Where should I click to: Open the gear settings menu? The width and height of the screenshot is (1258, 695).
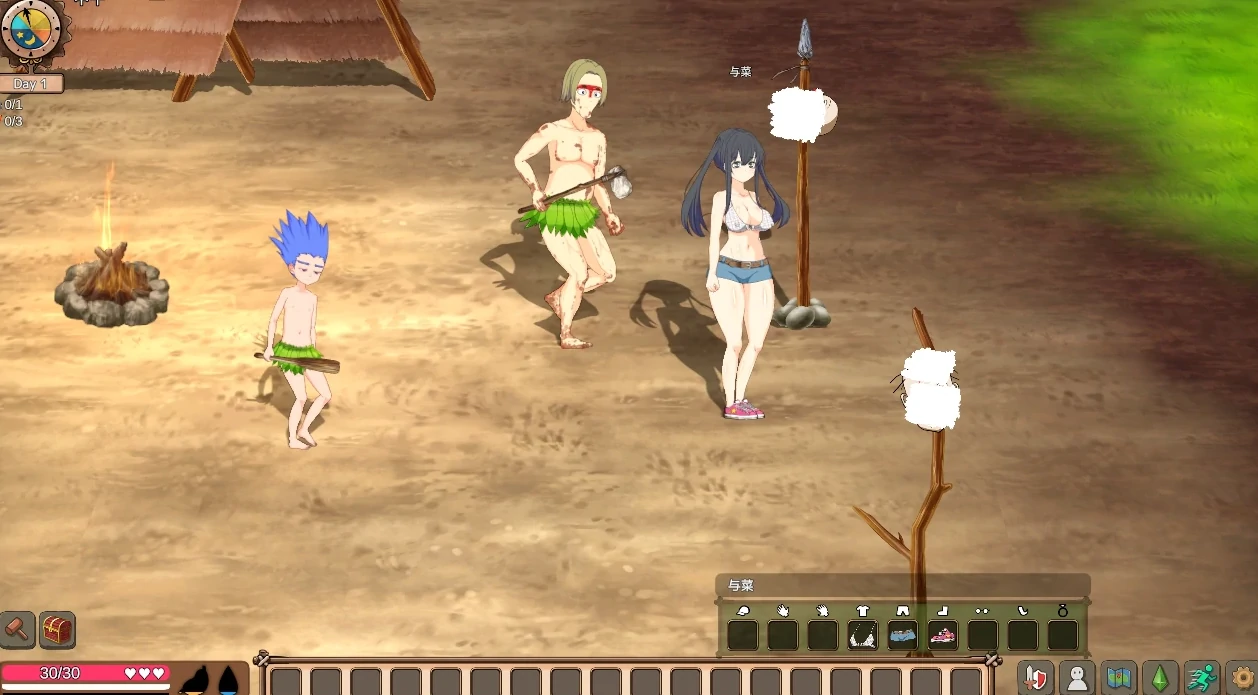point(1242,677)
